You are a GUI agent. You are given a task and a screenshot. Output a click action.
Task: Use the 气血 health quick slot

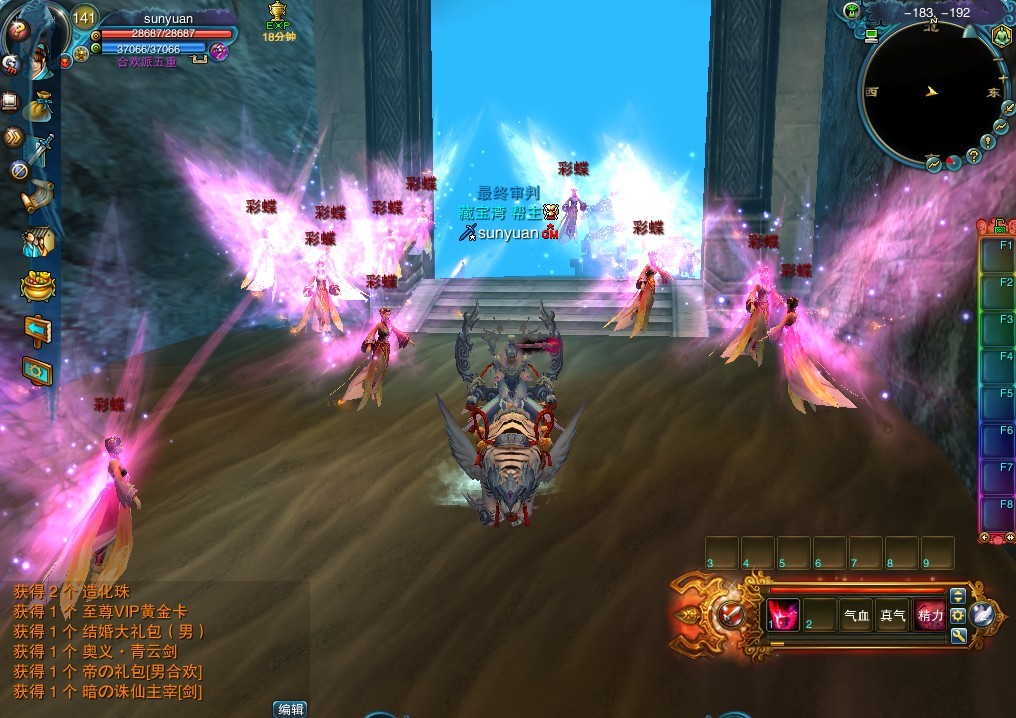click(x=856, y=615)
